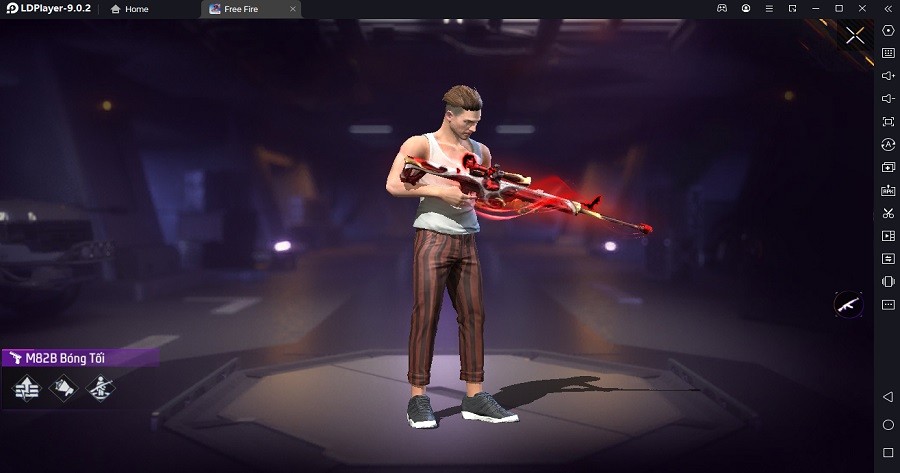Image resolution: width=900 pixels, height=473 pixels.
Task: Raise the emulator volume
Action: pyautogui.click(x=888, y=75)
